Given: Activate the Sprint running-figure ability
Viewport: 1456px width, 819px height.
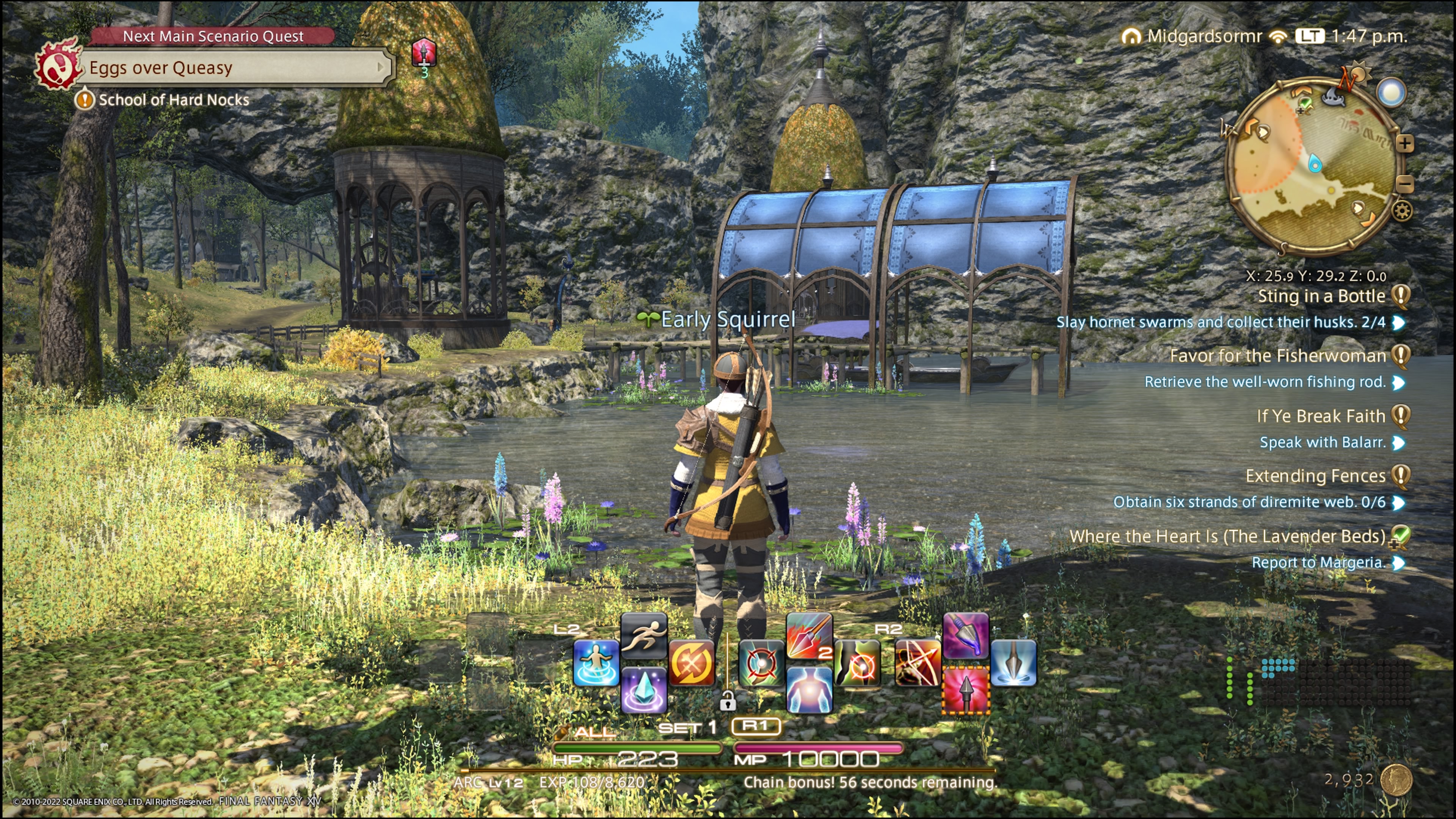Looking at the screenshot, I should tap(643, 636).
